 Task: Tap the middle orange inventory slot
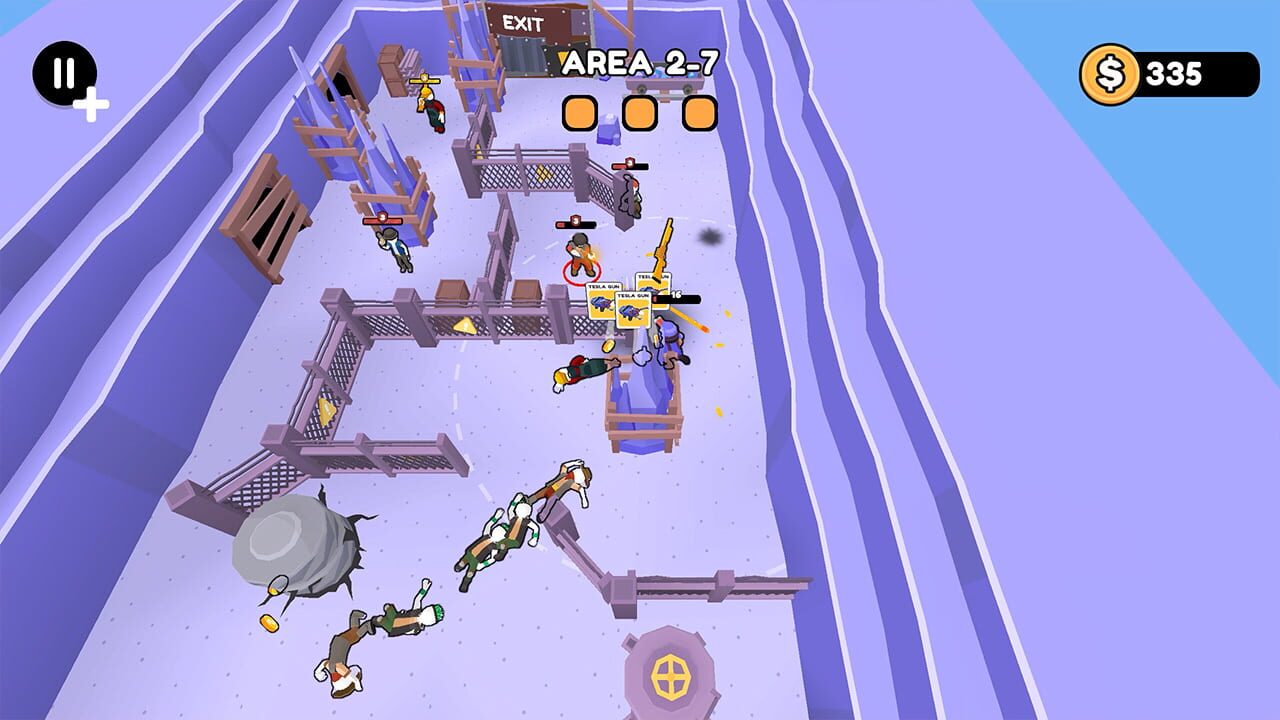(640, 113)
